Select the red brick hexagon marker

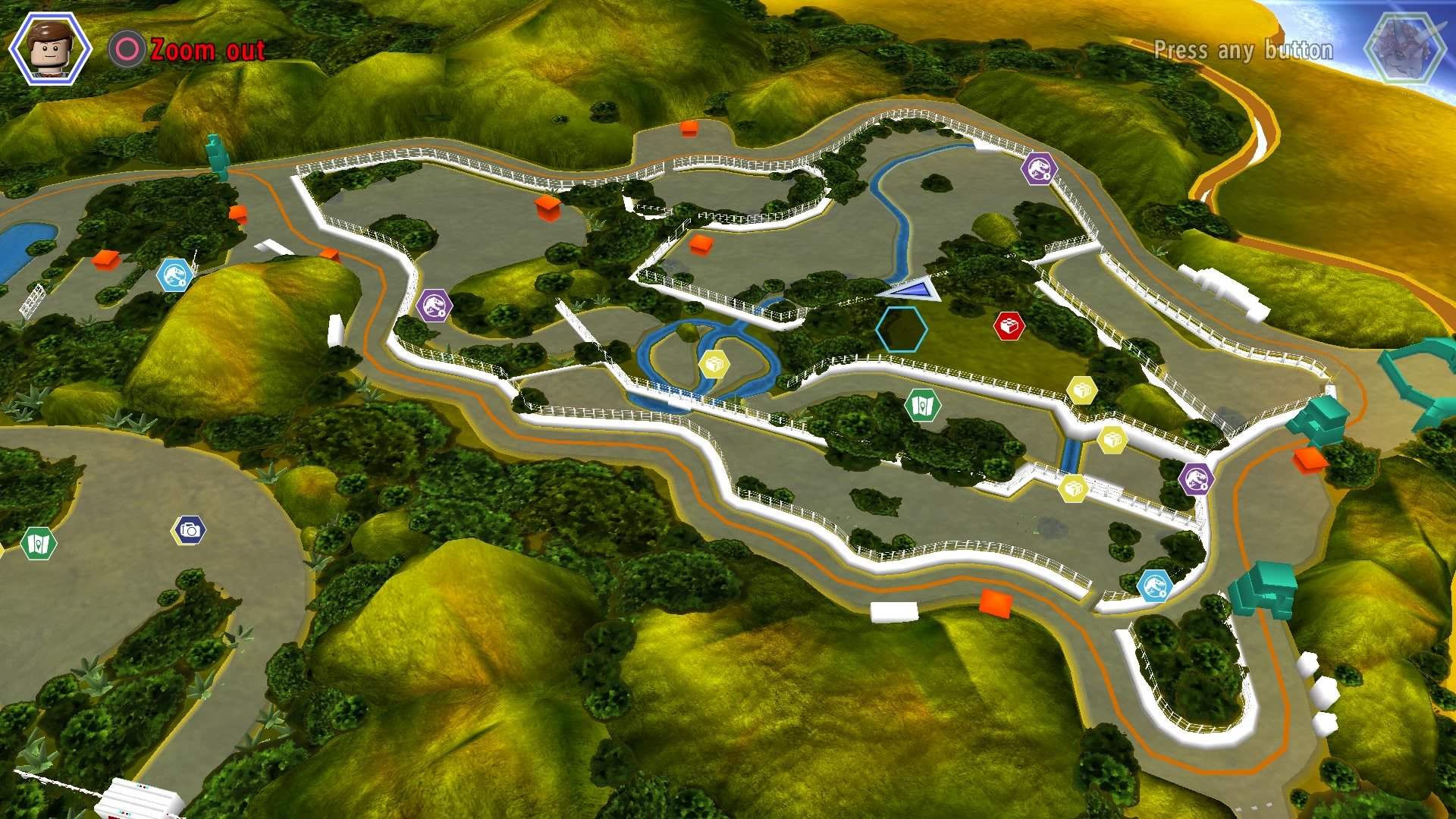tap(1009, 326)
